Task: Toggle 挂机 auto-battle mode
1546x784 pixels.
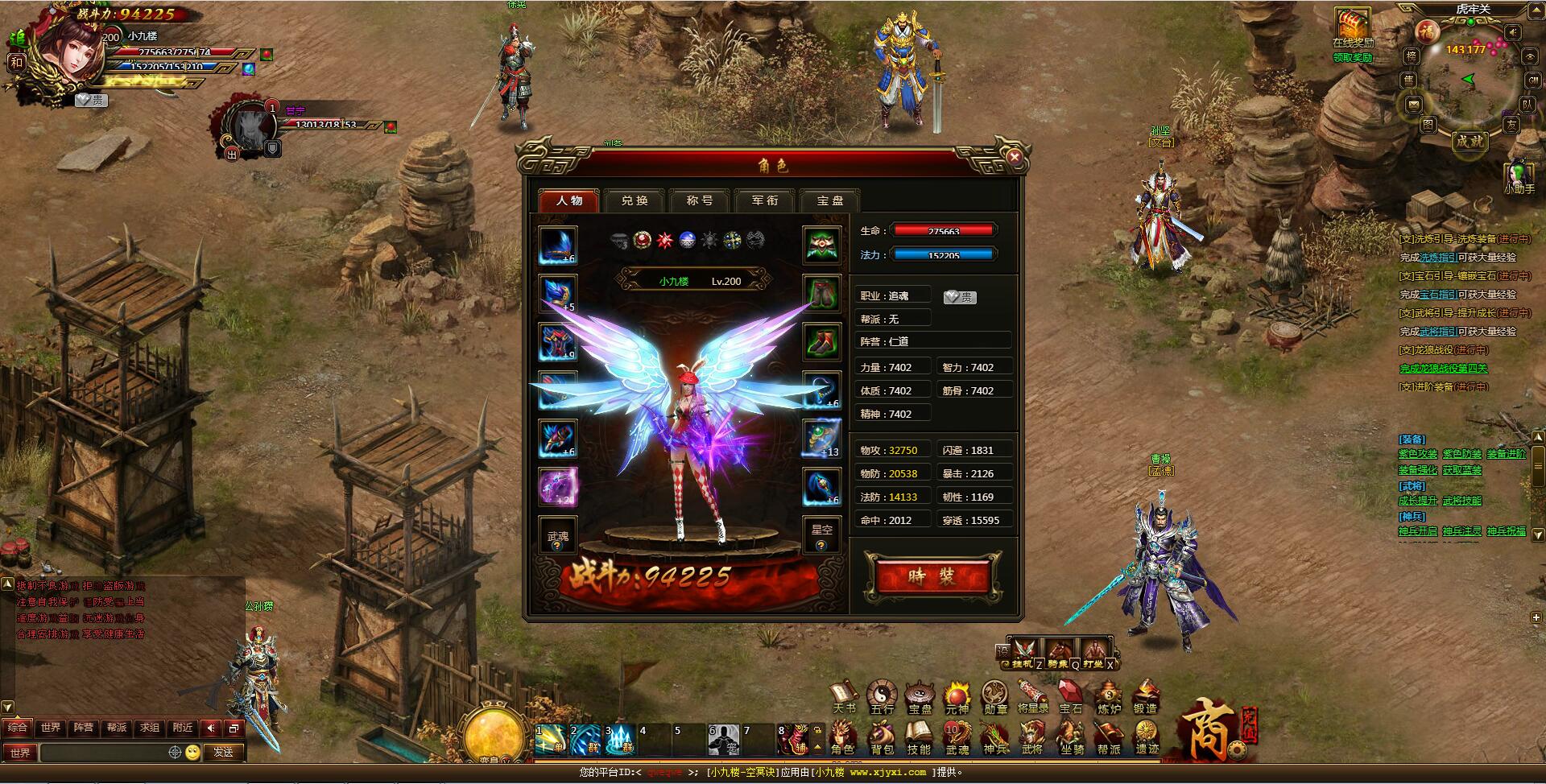Action: [x=1024, y=652]
